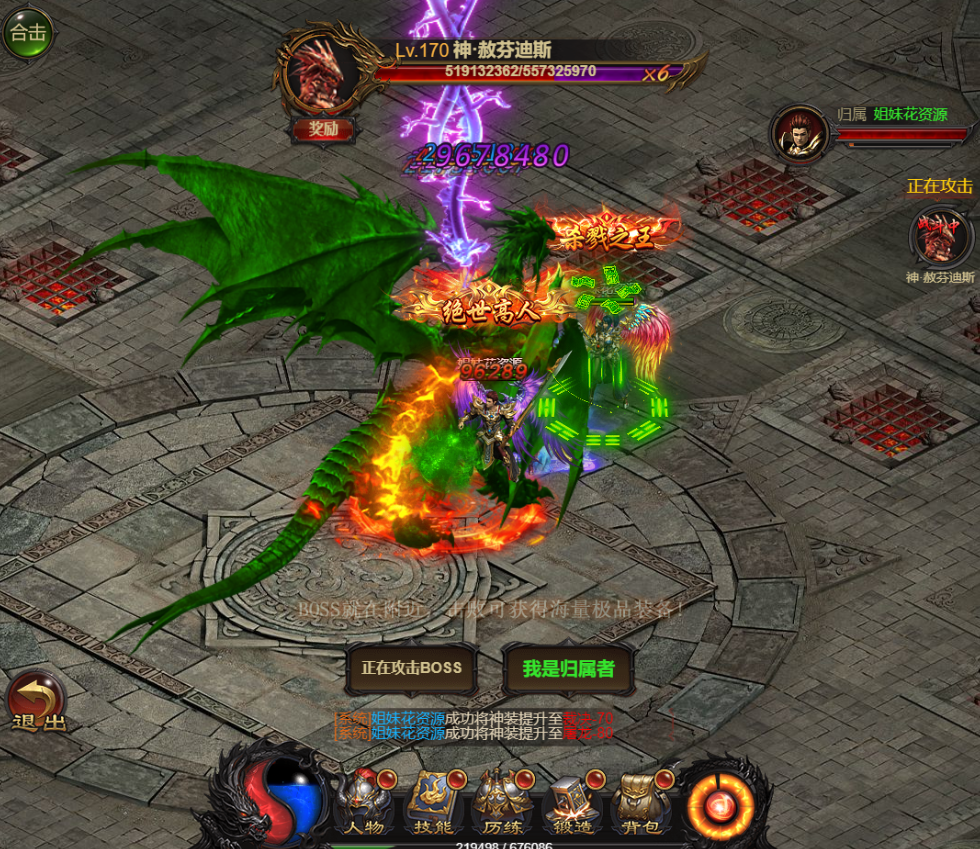Click the system message chat log

tap(474, 726)
